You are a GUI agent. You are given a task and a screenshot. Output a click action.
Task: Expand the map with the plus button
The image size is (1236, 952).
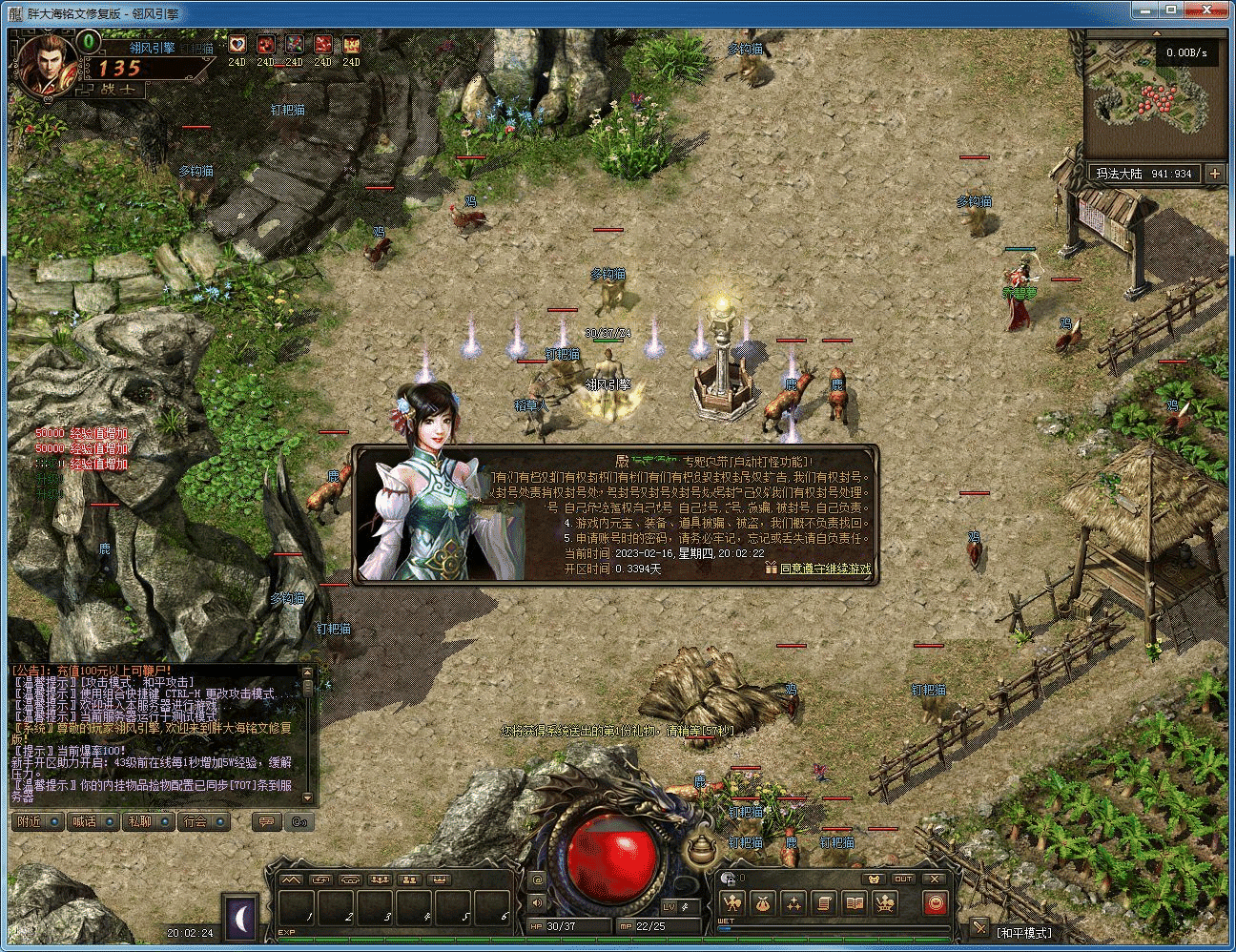[1214, 174]
